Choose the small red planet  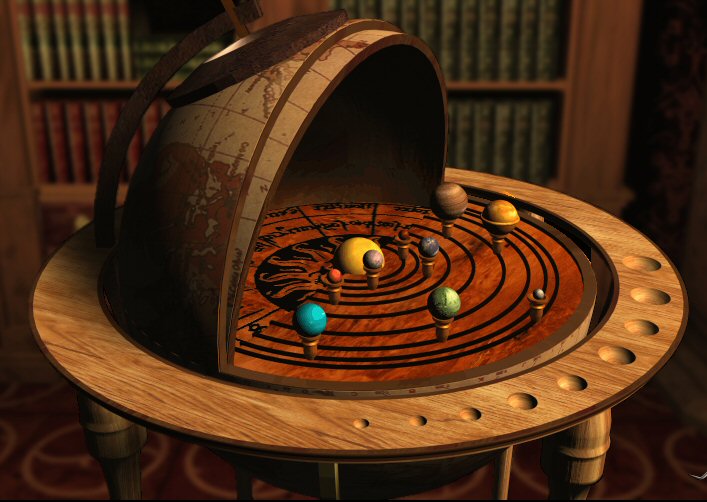[x=334, y=276]
